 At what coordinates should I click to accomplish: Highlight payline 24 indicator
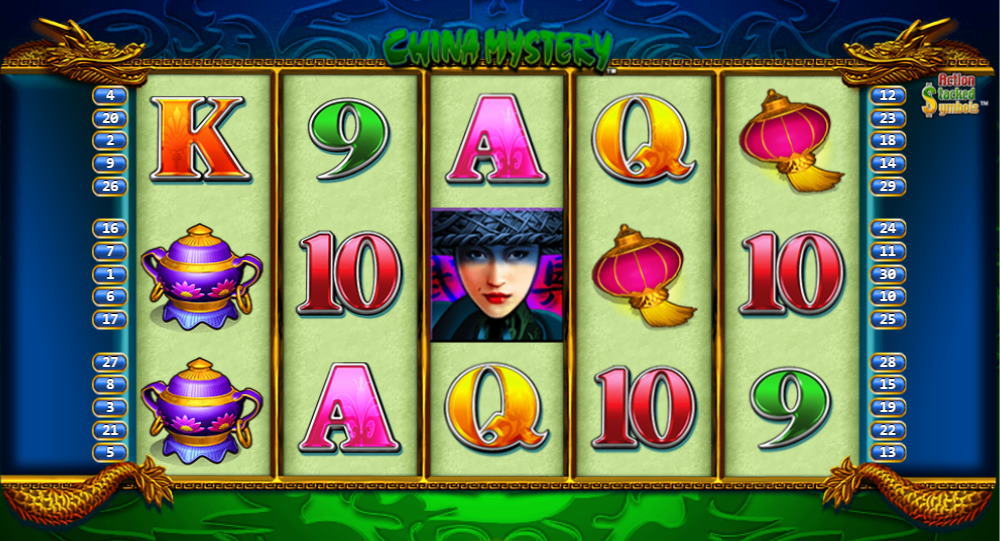887,229
